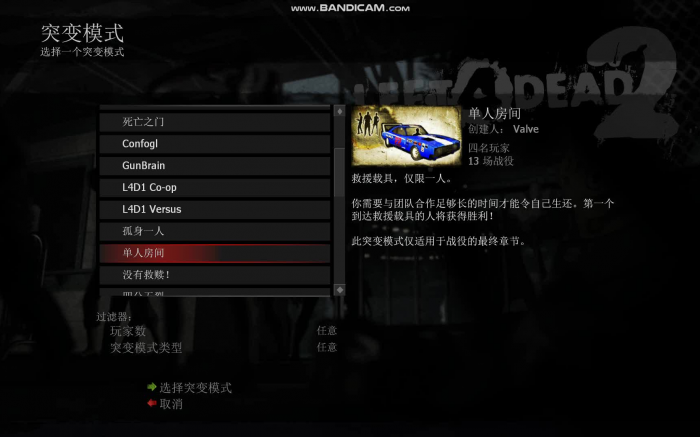Pick the L4D1 Co-op mutation

pos(214,187)
